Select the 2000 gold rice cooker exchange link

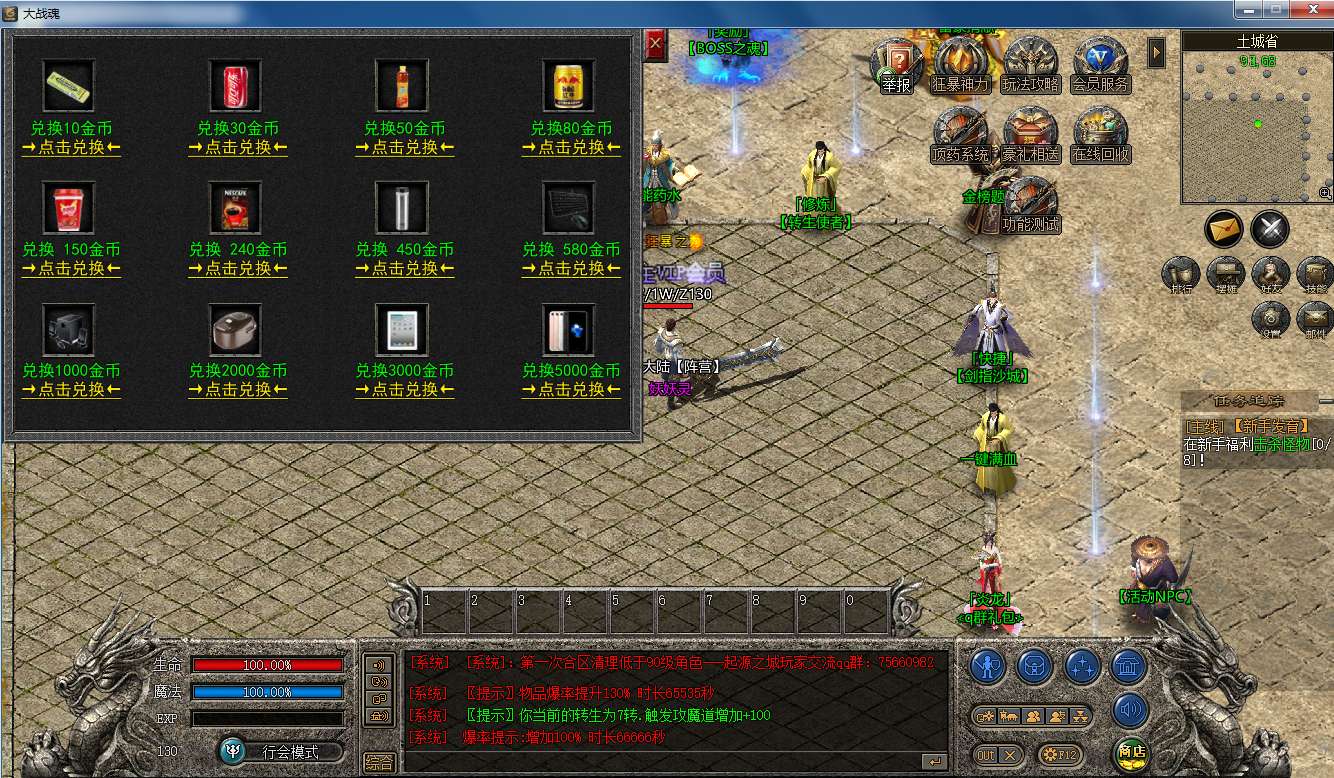238,390
